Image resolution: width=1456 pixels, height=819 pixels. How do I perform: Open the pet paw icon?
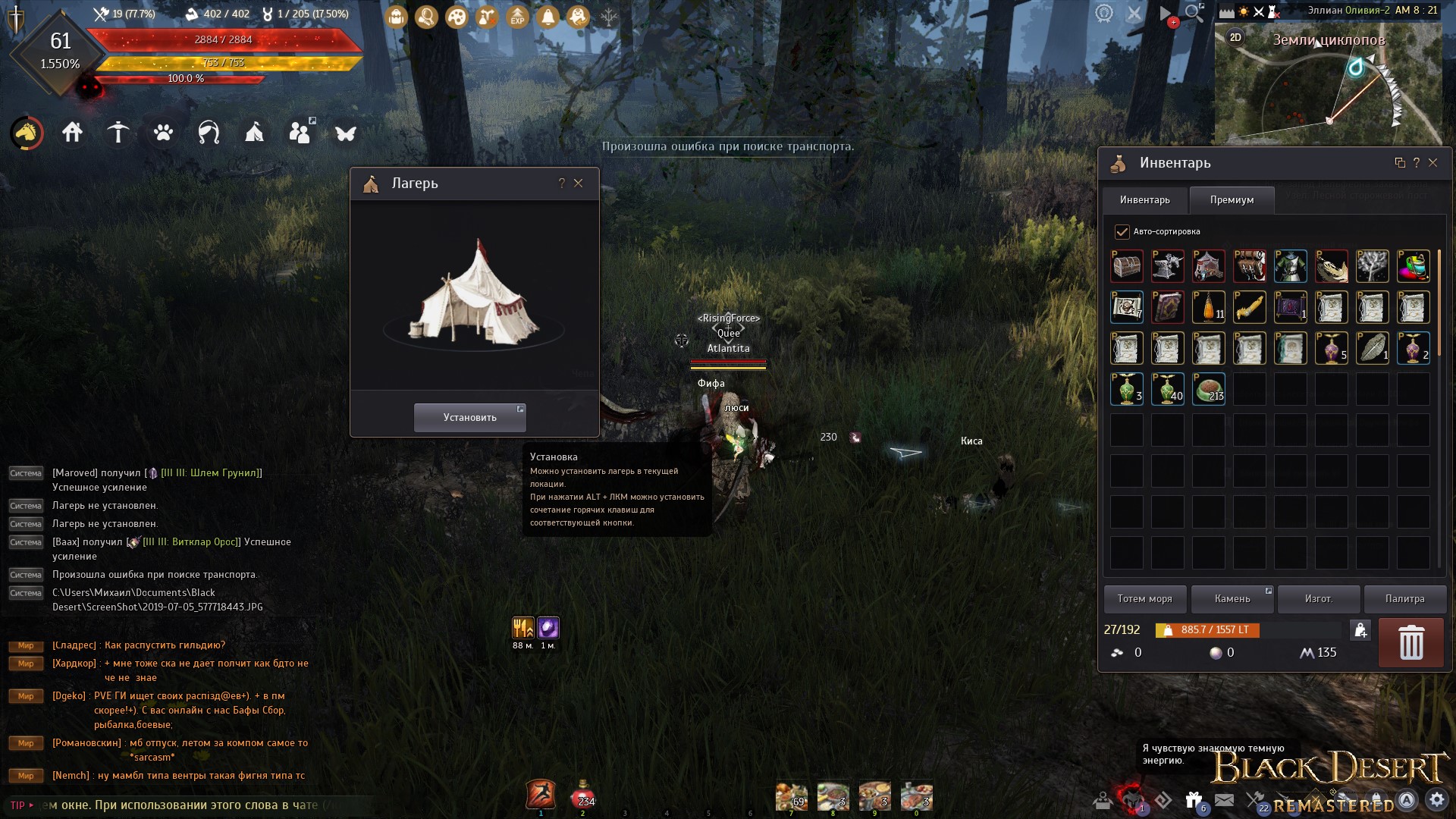(163, 133)
